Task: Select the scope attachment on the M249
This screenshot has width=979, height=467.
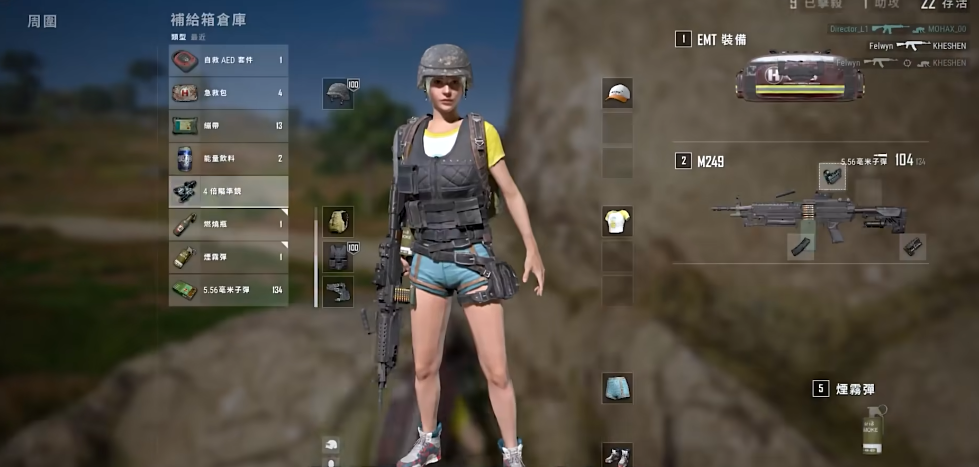Action: [x=832, y=177]
